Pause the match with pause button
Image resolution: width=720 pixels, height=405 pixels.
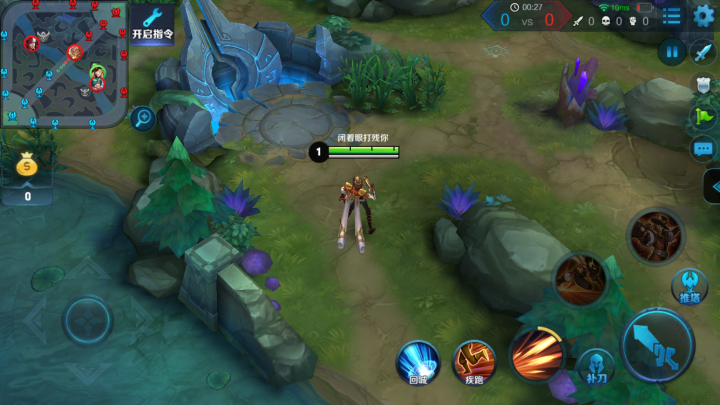671,52
